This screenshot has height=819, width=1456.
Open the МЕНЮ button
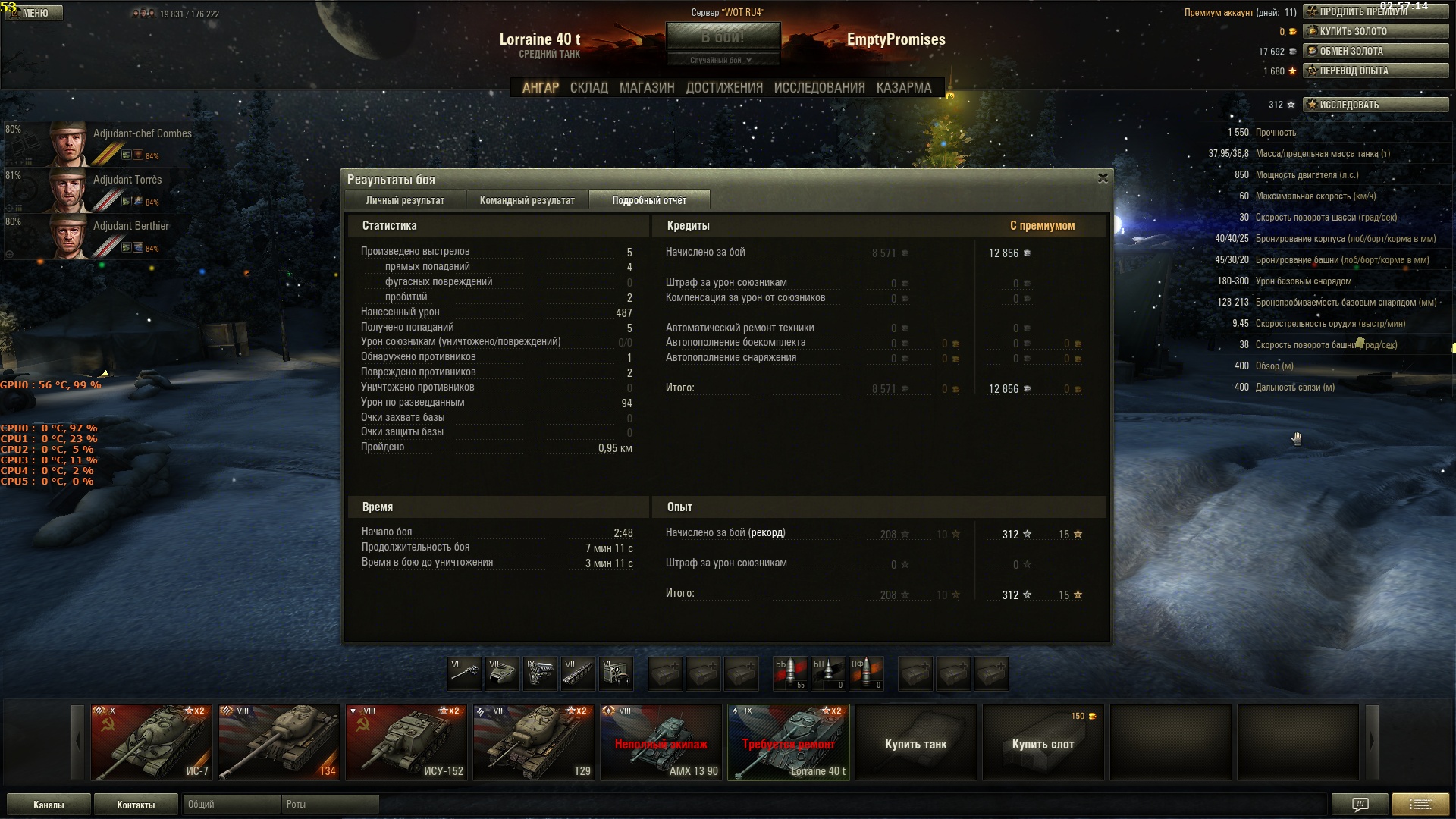(x=35, y=13)
